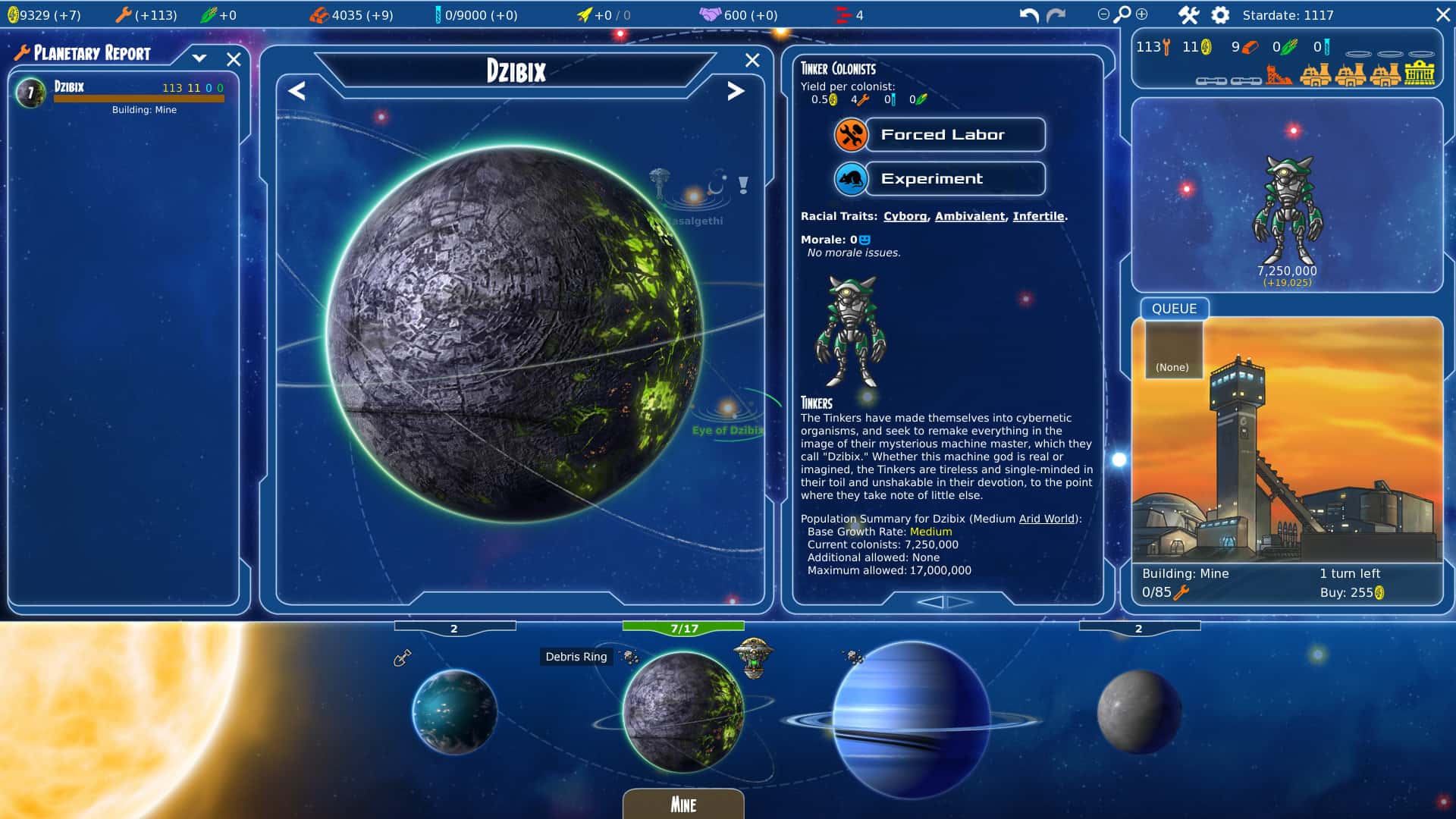Open settings with the gear icon
This screenshot has height=819, width=1456.
coord(1219,14)
